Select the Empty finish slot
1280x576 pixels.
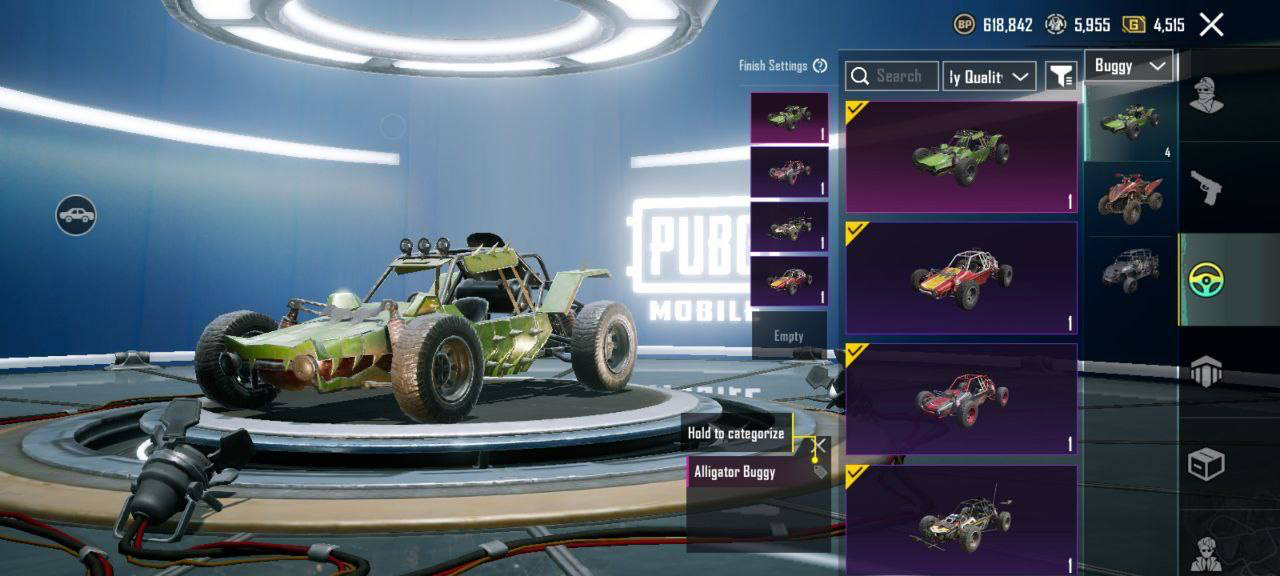[789, 336]
